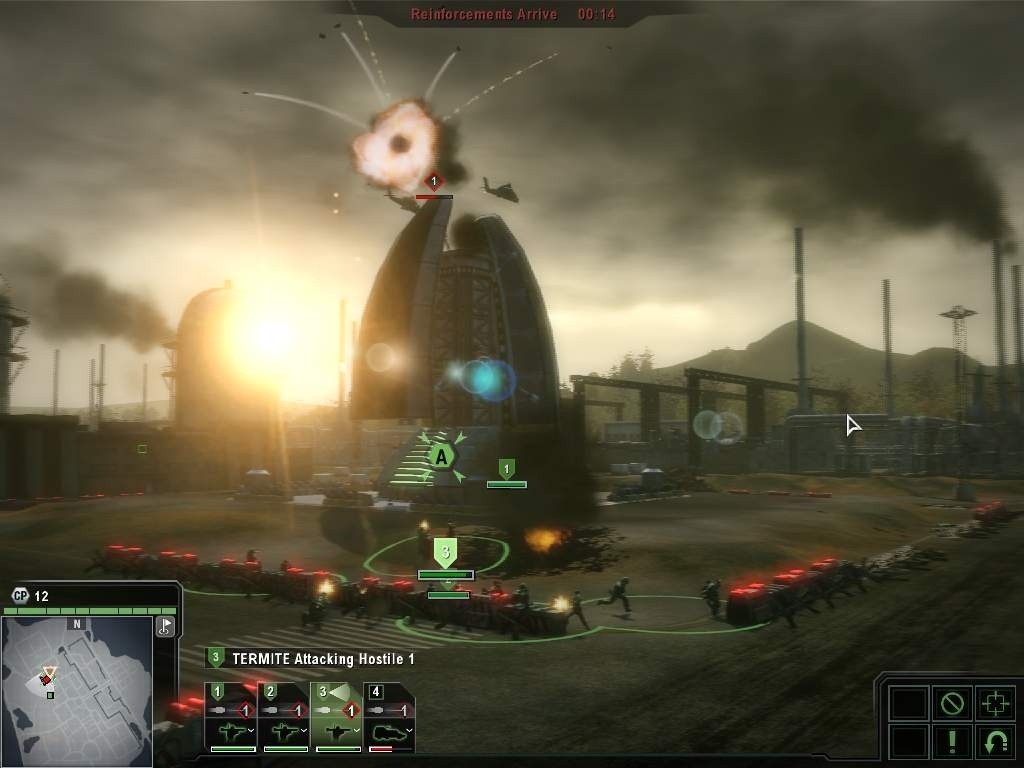Click squad 3 marker above selected unit
Image resolution: width=1024 pixels, height=768 pixels.
click(x=446, y=552)
